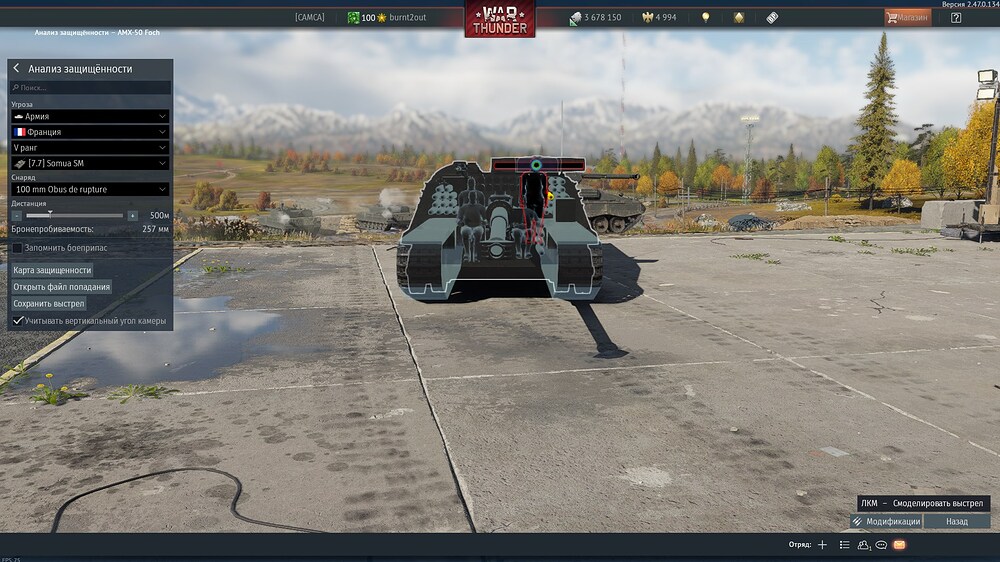The width and height of the screenshot is (1000, 562).
Task: Choose a vehicle in the Somua SM dropdown
Action: [x=89, y=163]
